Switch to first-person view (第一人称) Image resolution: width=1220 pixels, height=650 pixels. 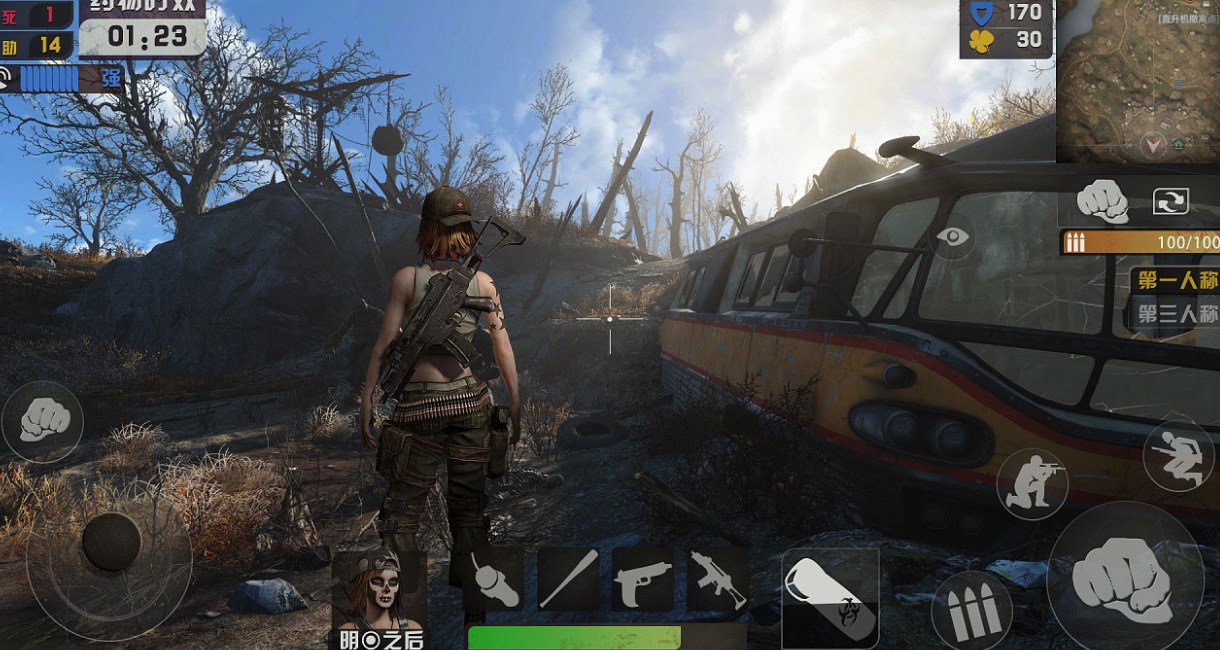1175,279
